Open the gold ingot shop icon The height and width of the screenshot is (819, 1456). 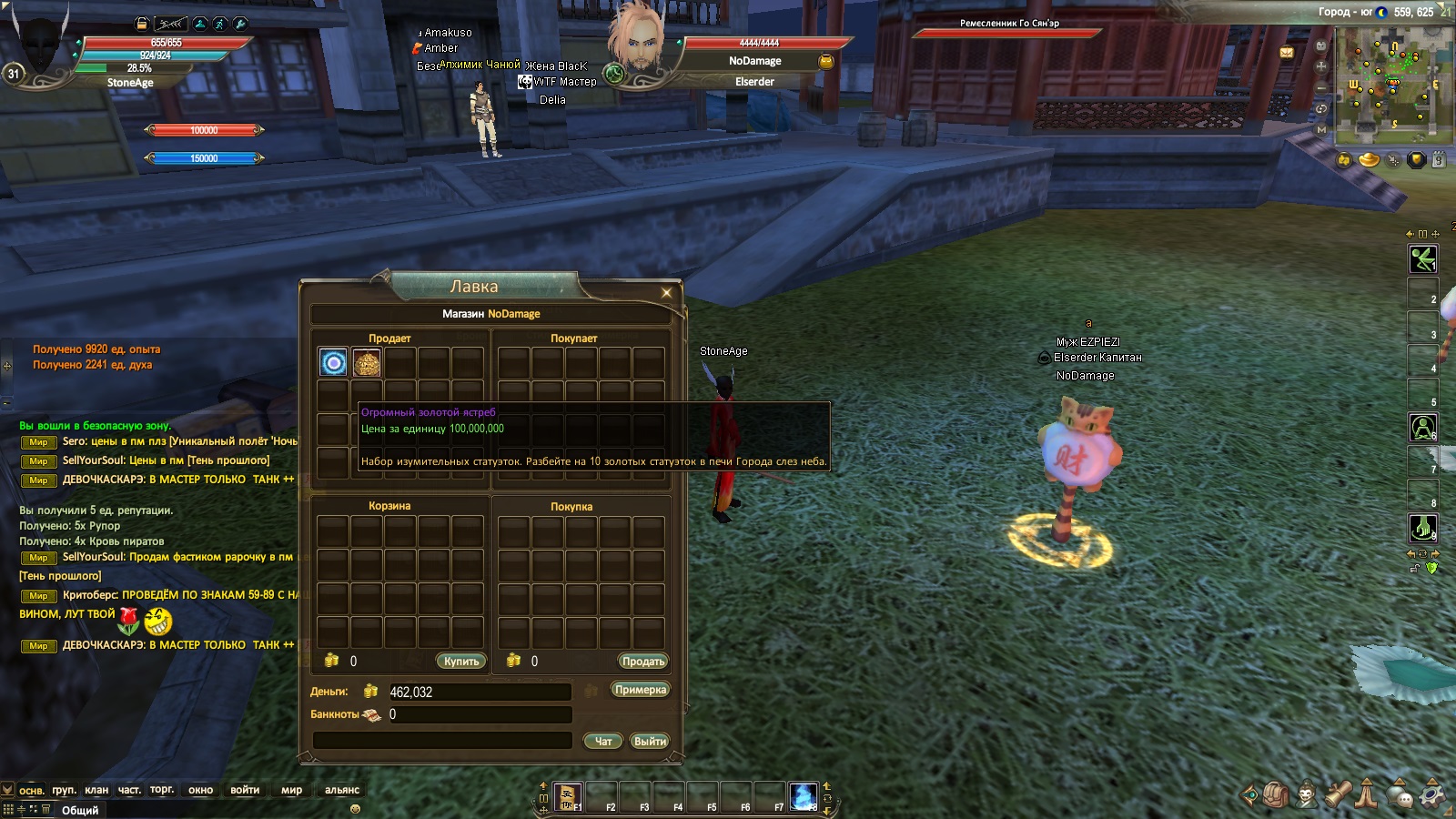[1369, 160]
